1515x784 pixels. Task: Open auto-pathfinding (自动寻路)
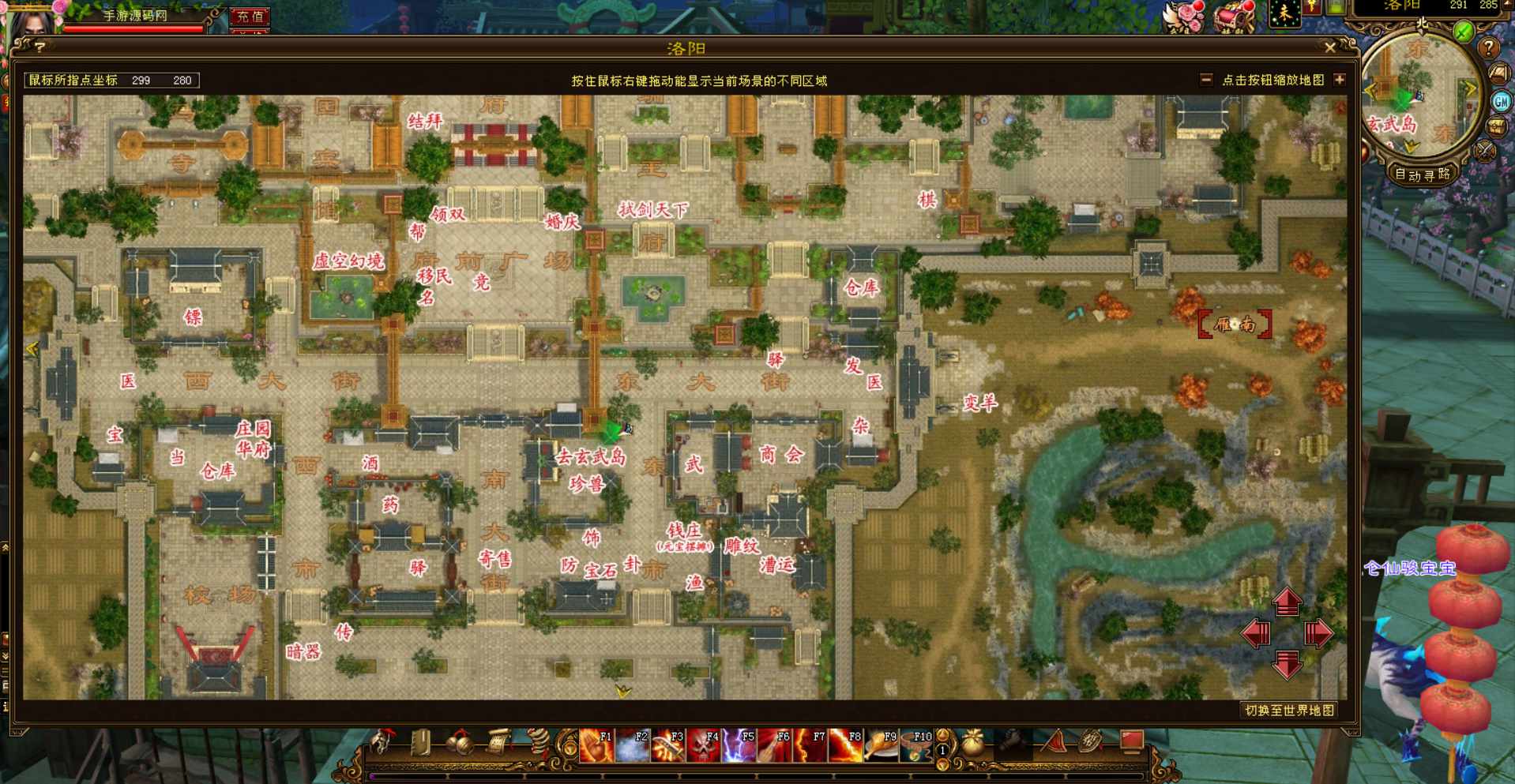(x=1423, y=174)
